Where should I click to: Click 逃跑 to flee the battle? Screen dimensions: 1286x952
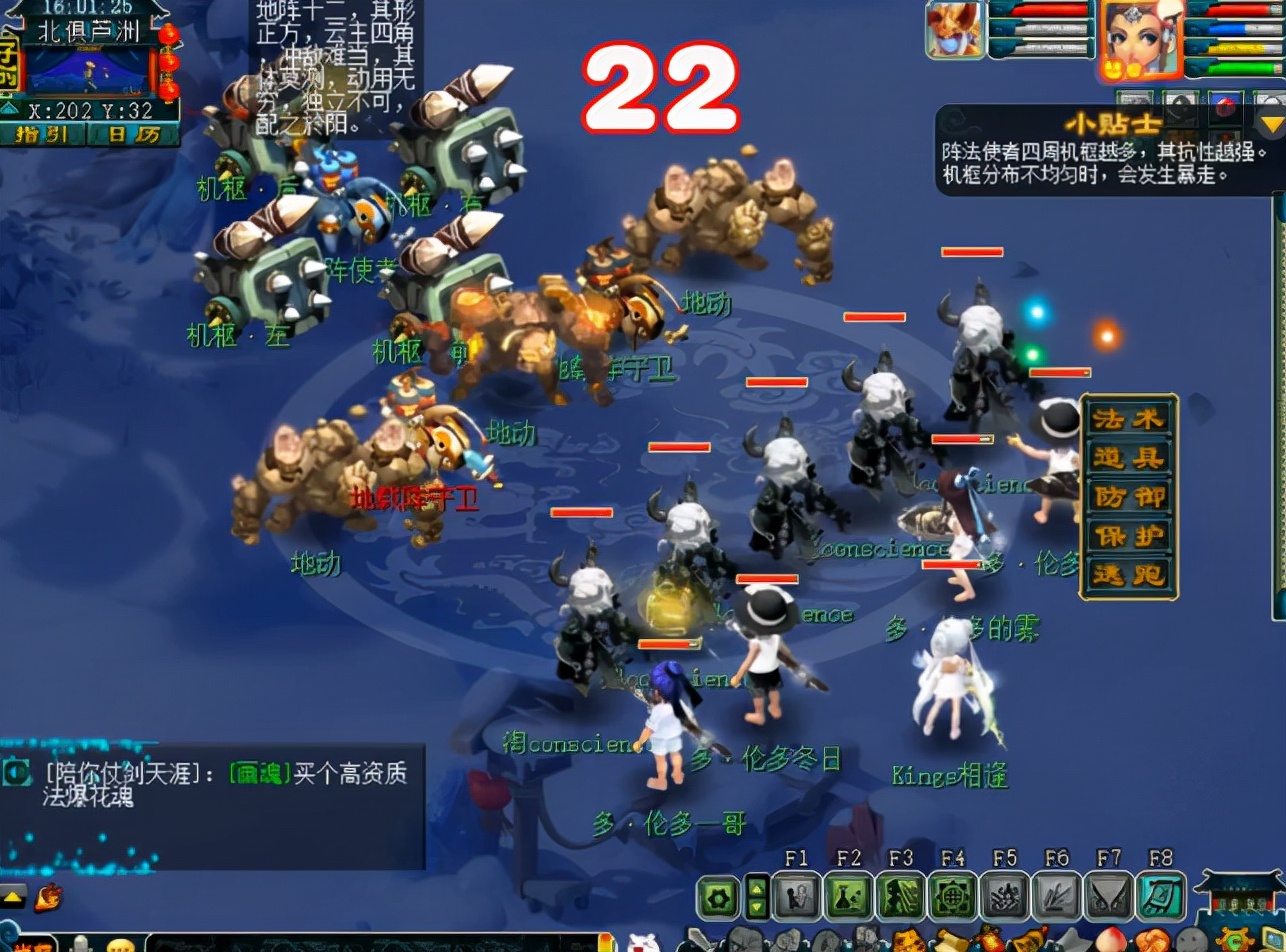pos(1129,575)
